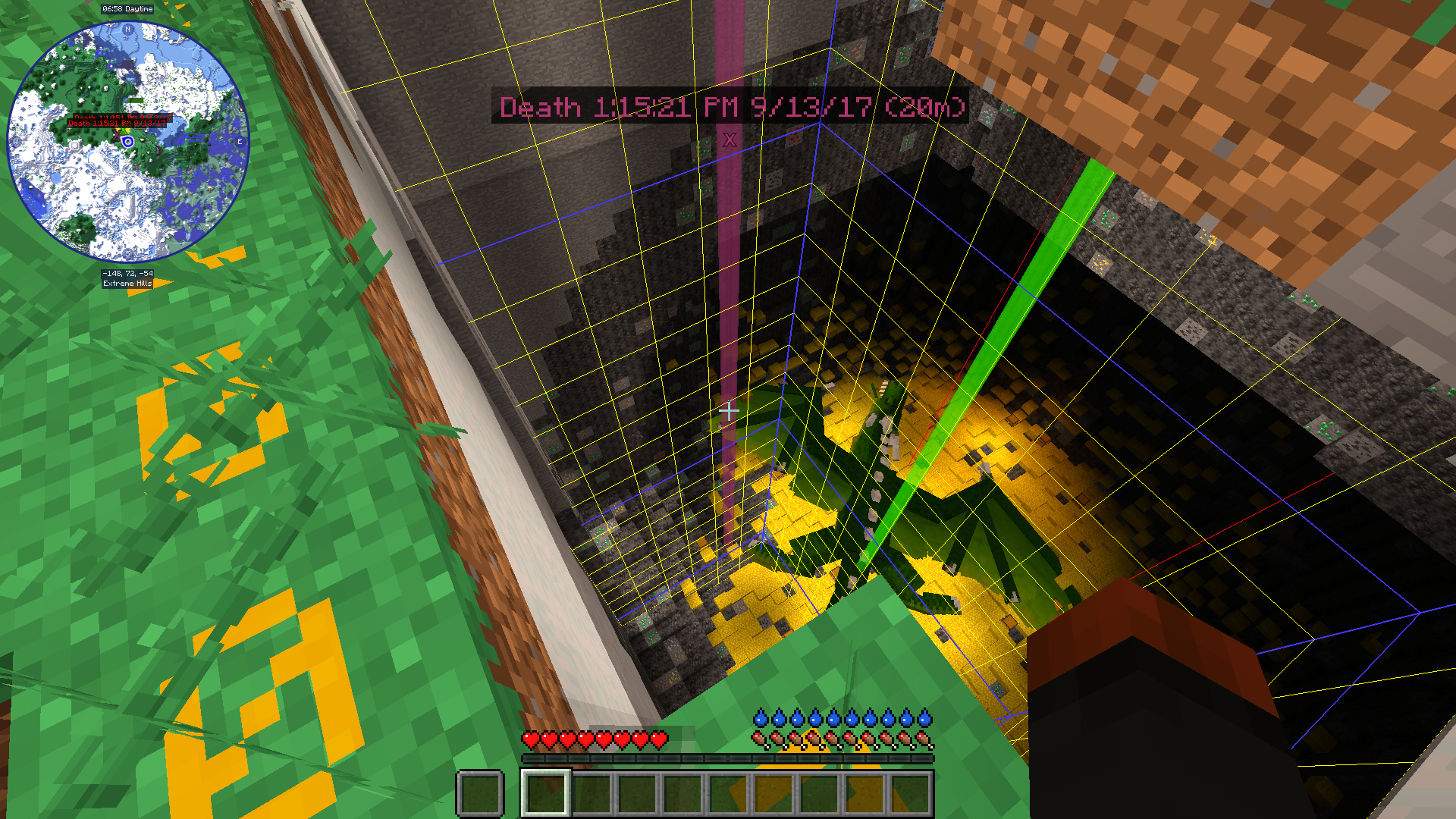
Task: Expand the Extreme Hills biome label
Action: click(x=127, y=283)
